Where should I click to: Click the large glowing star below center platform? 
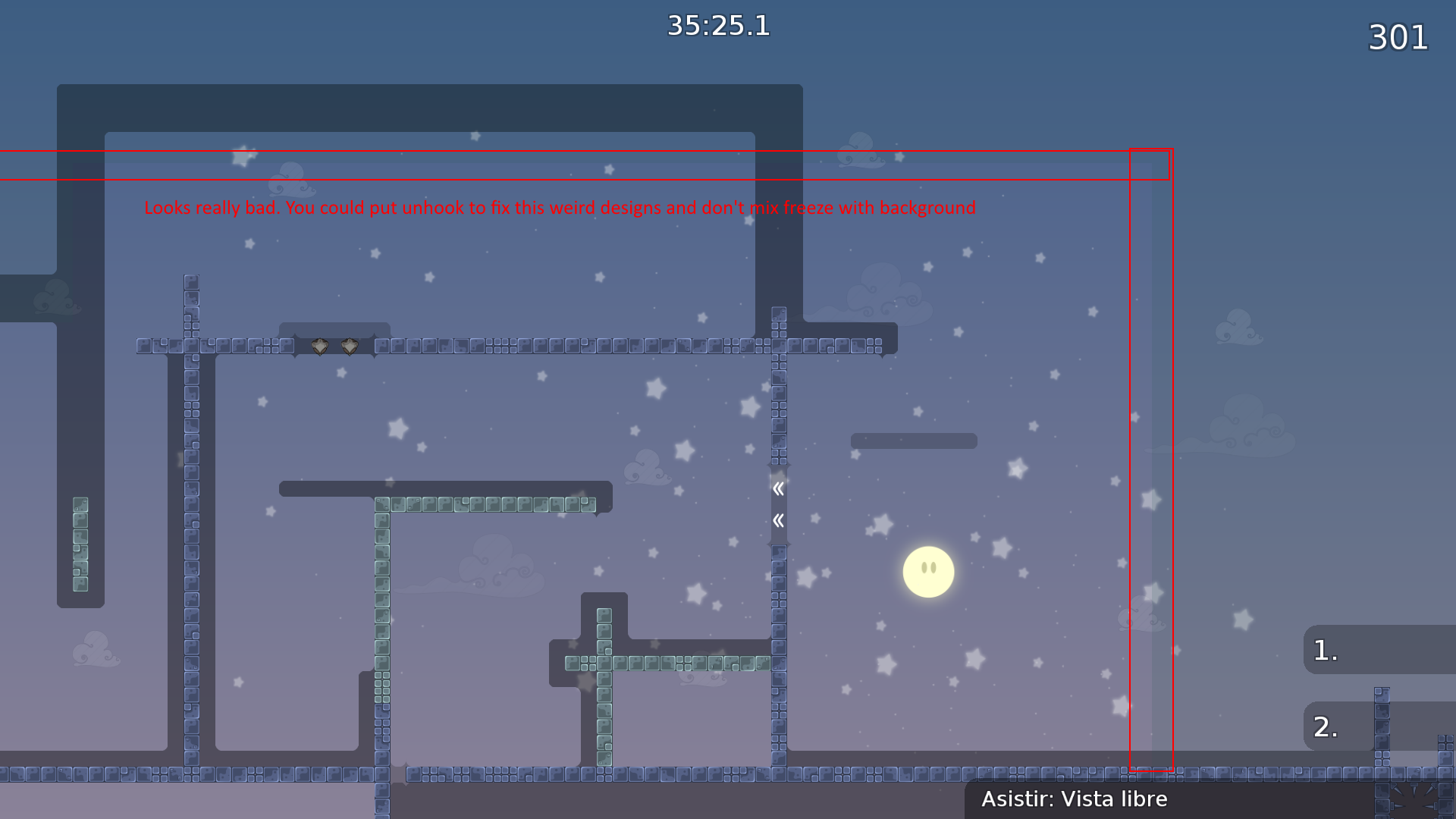pos(654,389)
